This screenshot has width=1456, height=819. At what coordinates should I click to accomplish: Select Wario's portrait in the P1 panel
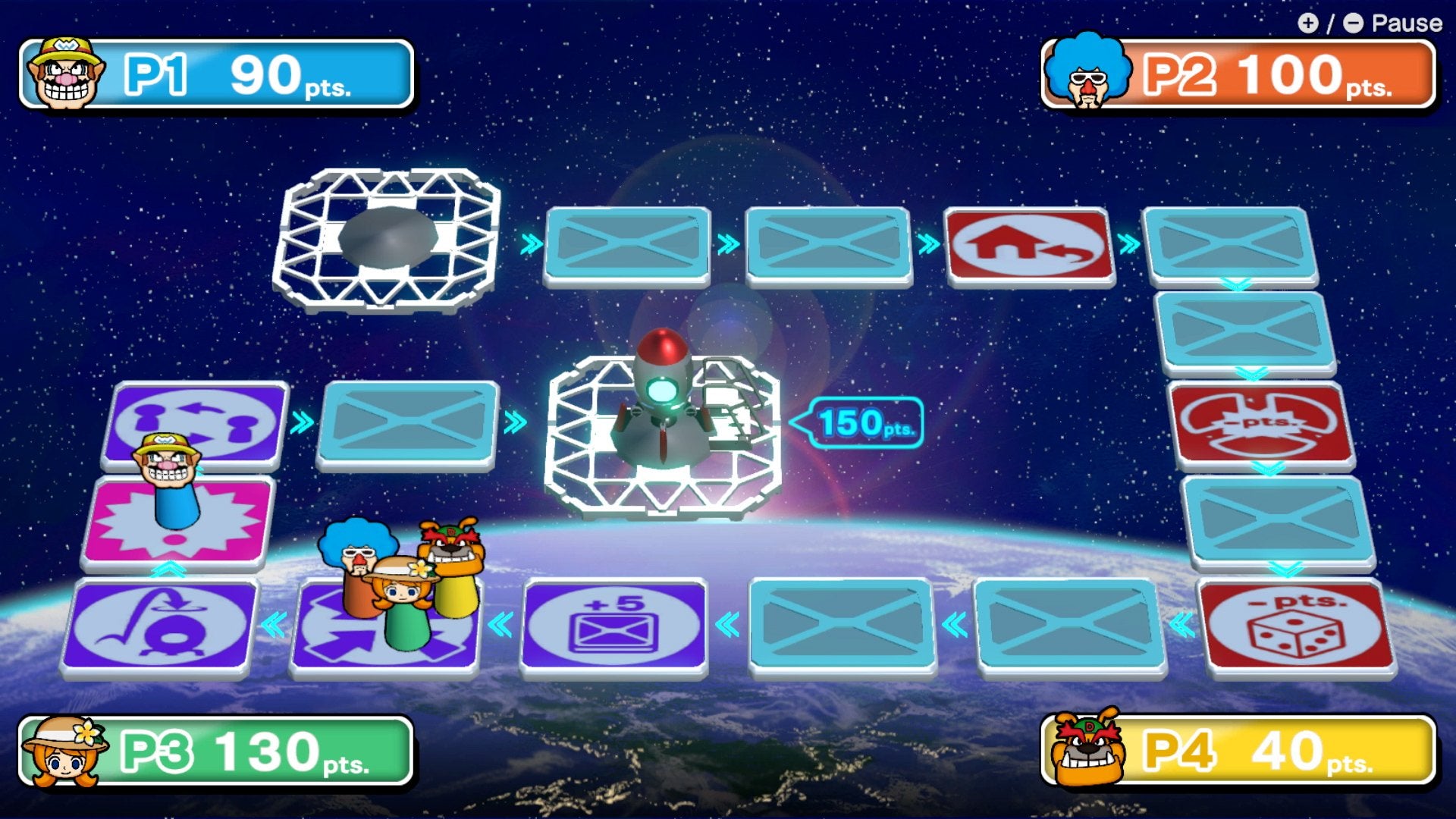pyautogui.click(x=64, y=72)
